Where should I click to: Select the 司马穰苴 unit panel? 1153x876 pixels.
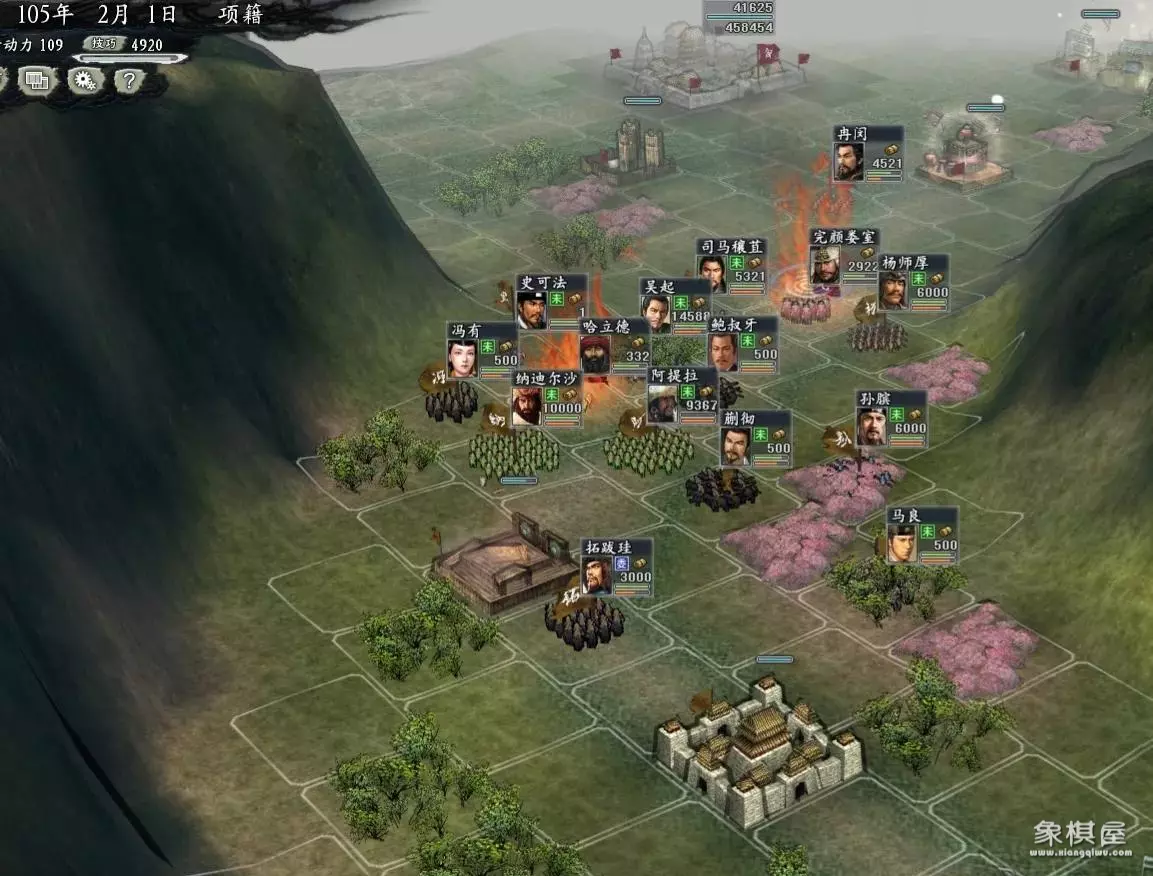click(732, 266)
